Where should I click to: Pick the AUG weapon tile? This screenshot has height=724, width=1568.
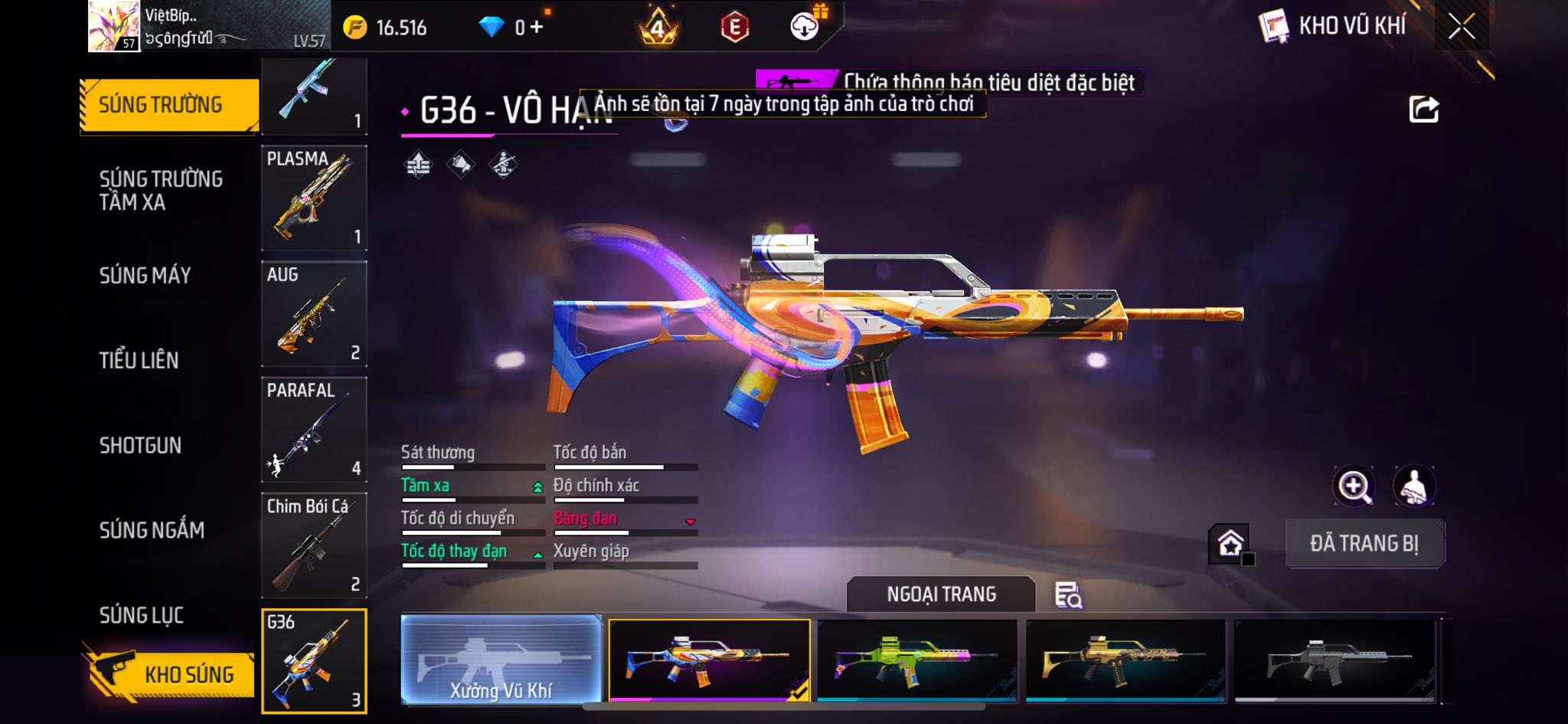point(314,313)
